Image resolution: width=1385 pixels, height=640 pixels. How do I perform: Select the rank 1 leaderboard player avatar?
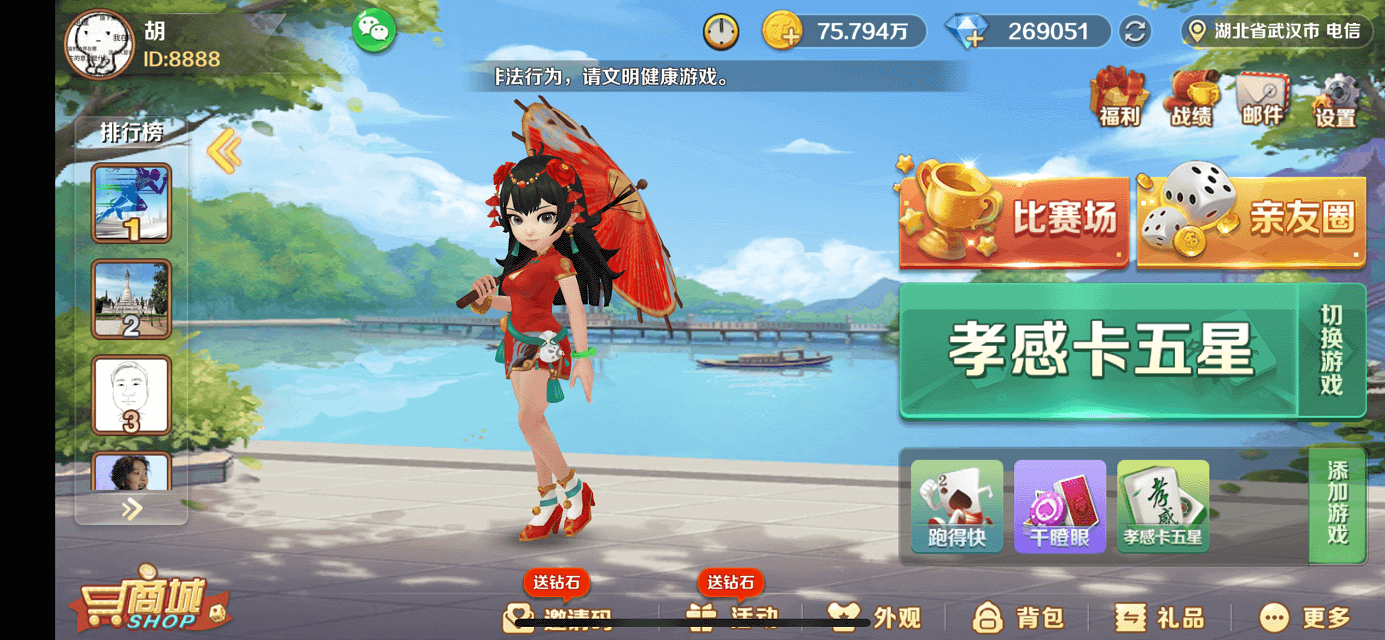coord(132,203)
